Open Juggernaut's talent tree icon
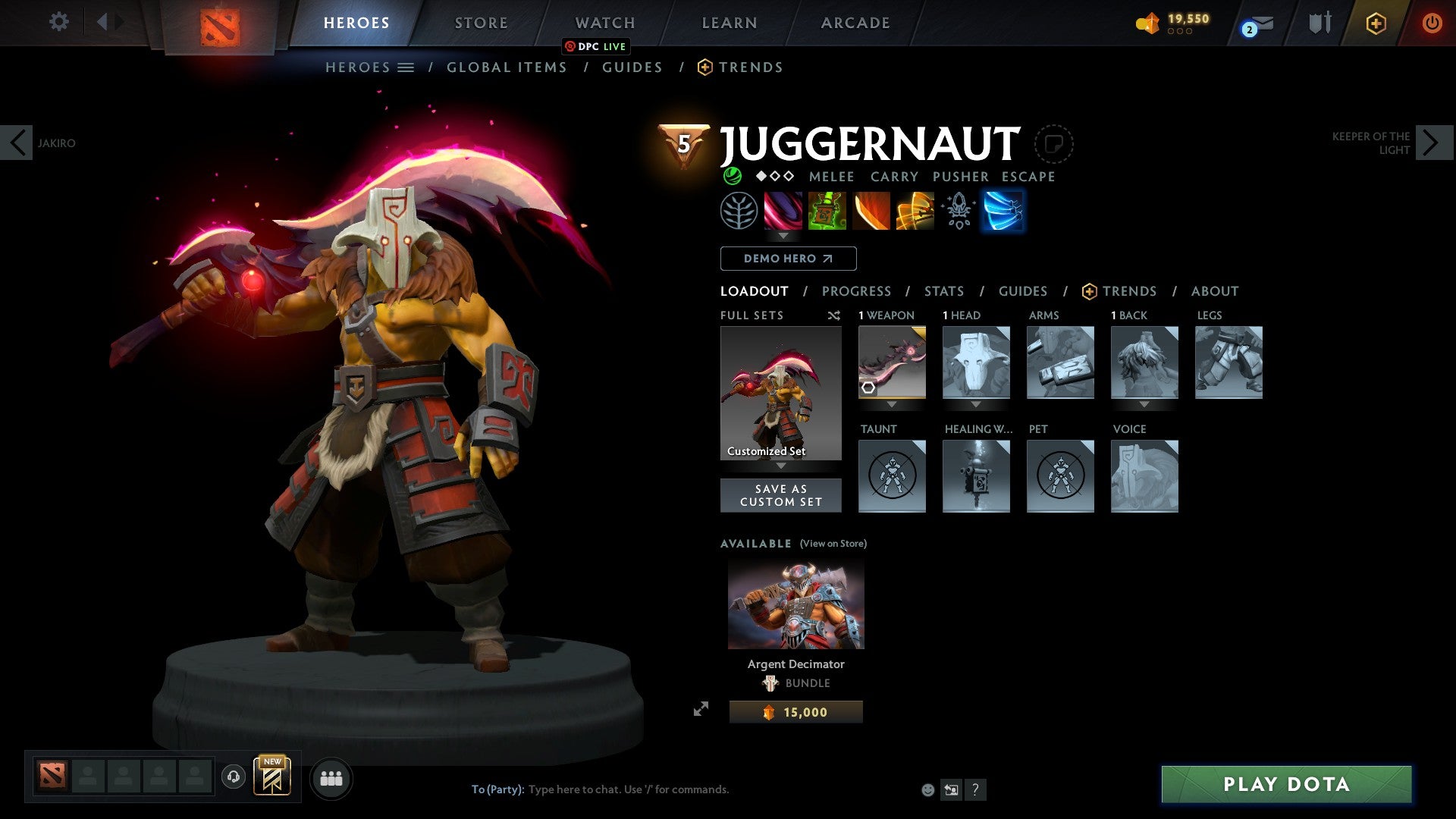 tap(739, 211)
